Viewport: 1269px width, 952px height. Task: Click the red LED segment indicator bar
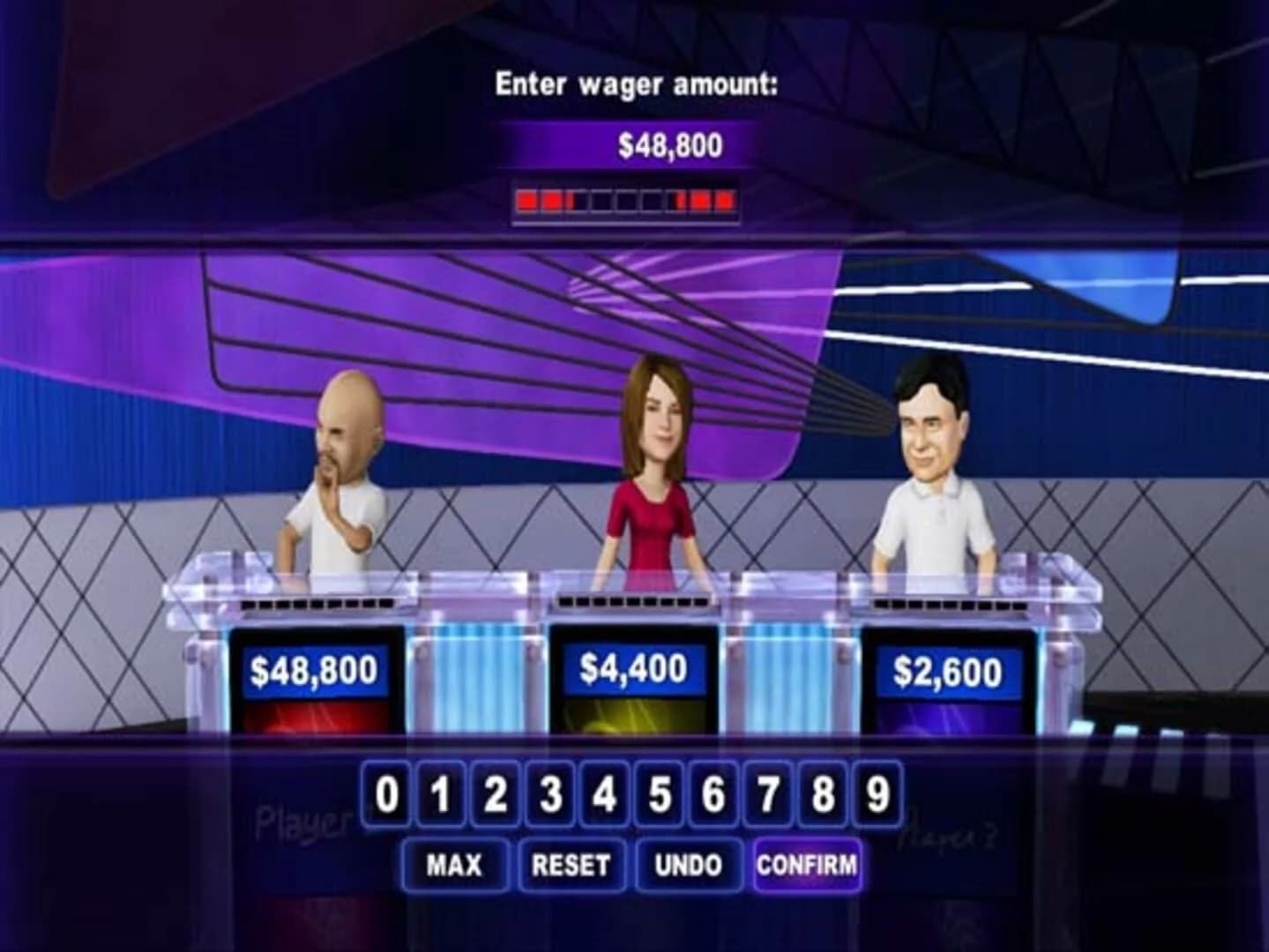[628, 199]
